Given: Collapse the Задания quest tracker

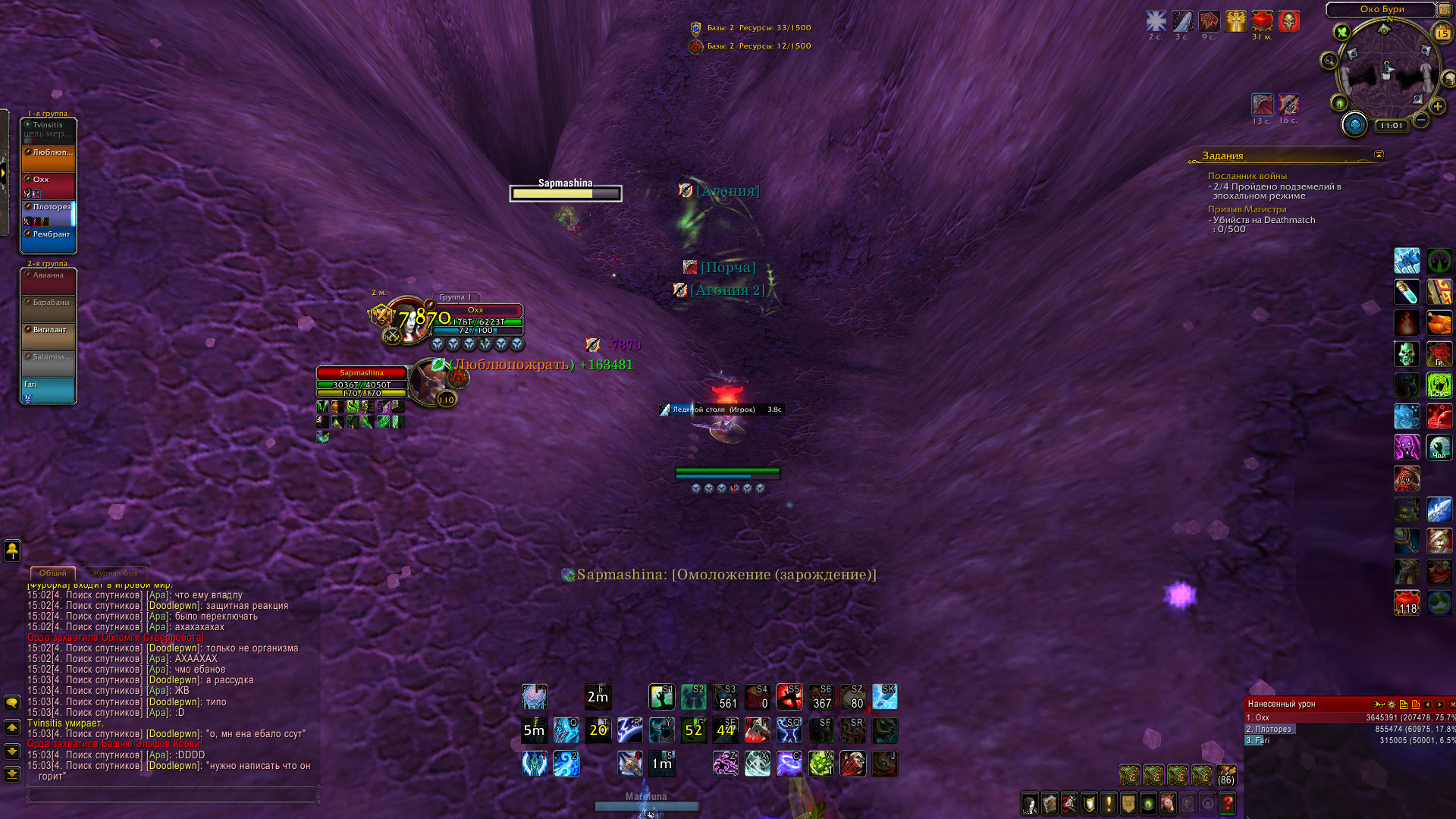Looking at the screenshot, I should pos(1379,155).
